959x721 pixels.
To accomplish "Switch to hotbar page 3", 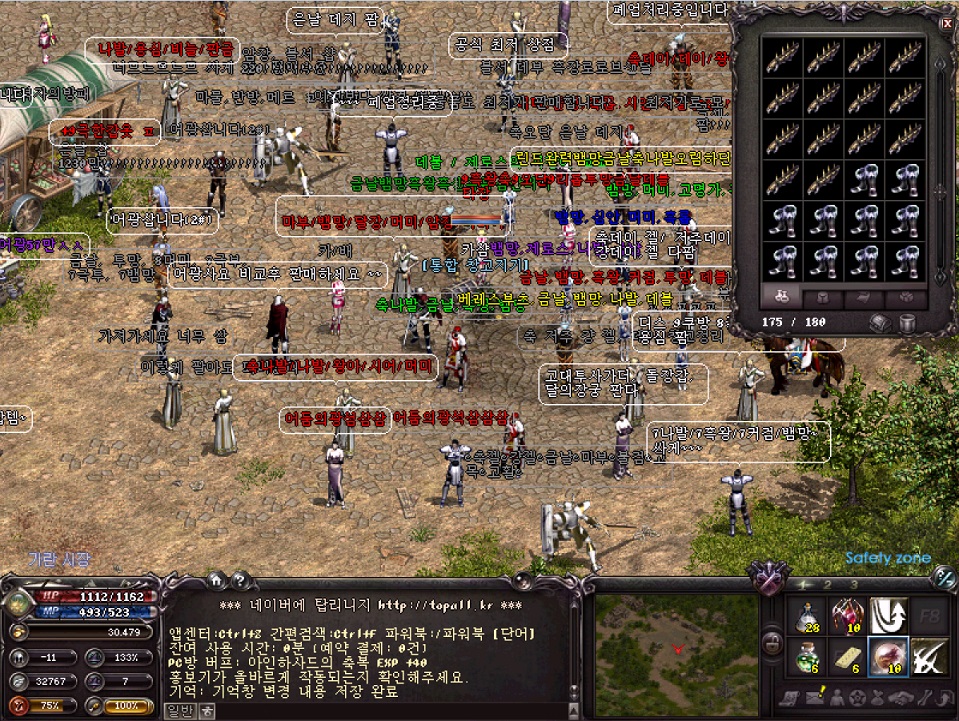I will click(853, 584).
